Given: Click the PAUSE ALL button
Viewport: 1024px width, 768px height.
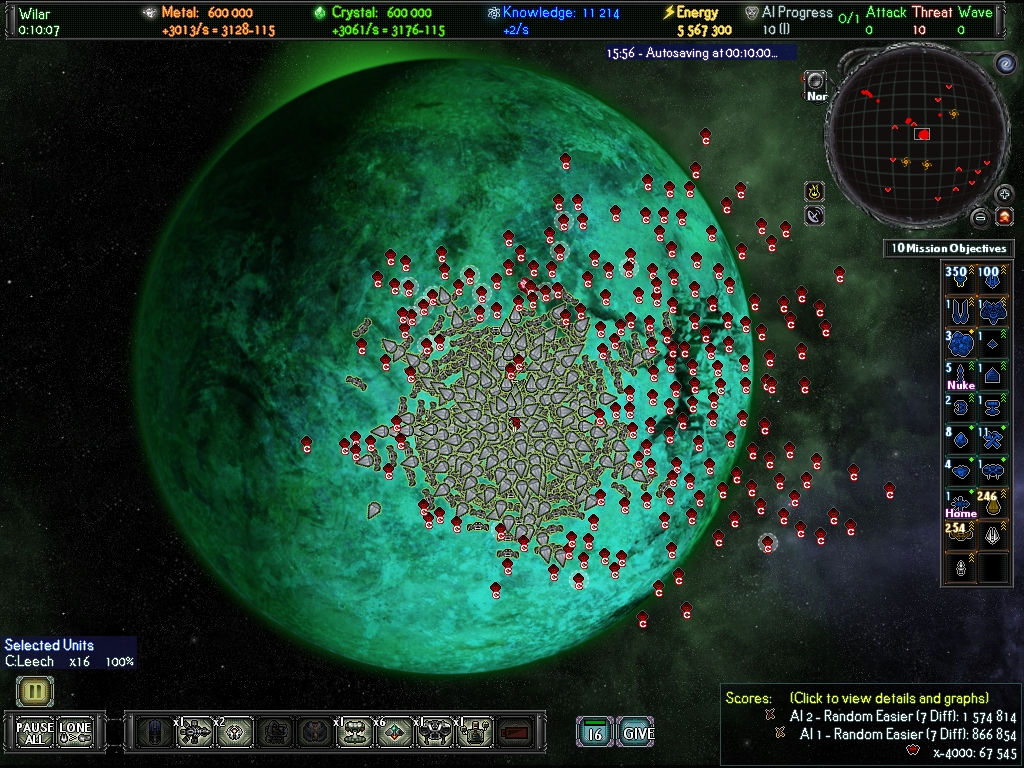Looking at the screenshot, I should [x=35, y=732].
